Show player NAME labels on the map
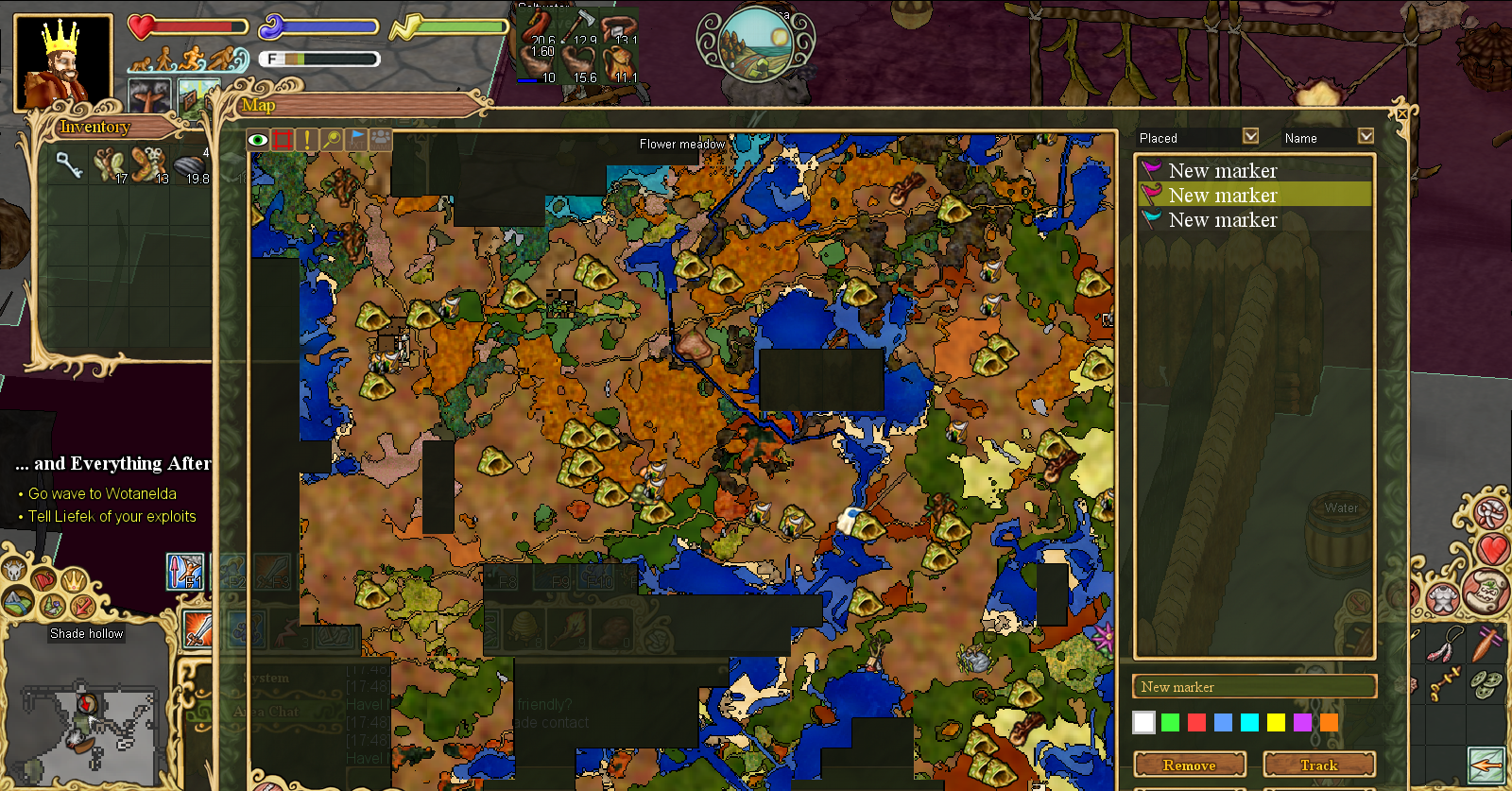 point(381,140)
